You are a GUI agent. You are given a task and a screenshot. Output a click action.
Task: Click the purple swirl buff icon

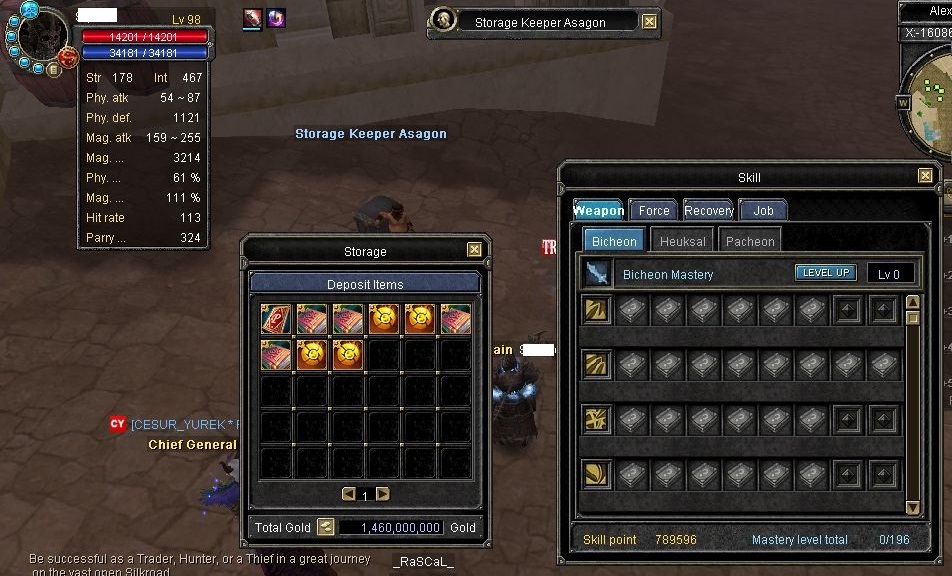(276, 18)
